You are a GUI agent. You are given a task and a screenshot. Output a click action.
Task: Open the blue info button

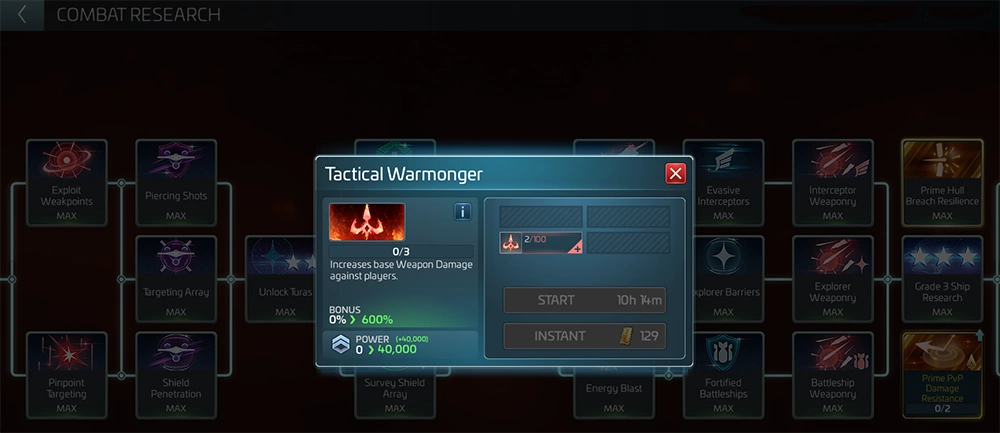click(x=463, y=211)
